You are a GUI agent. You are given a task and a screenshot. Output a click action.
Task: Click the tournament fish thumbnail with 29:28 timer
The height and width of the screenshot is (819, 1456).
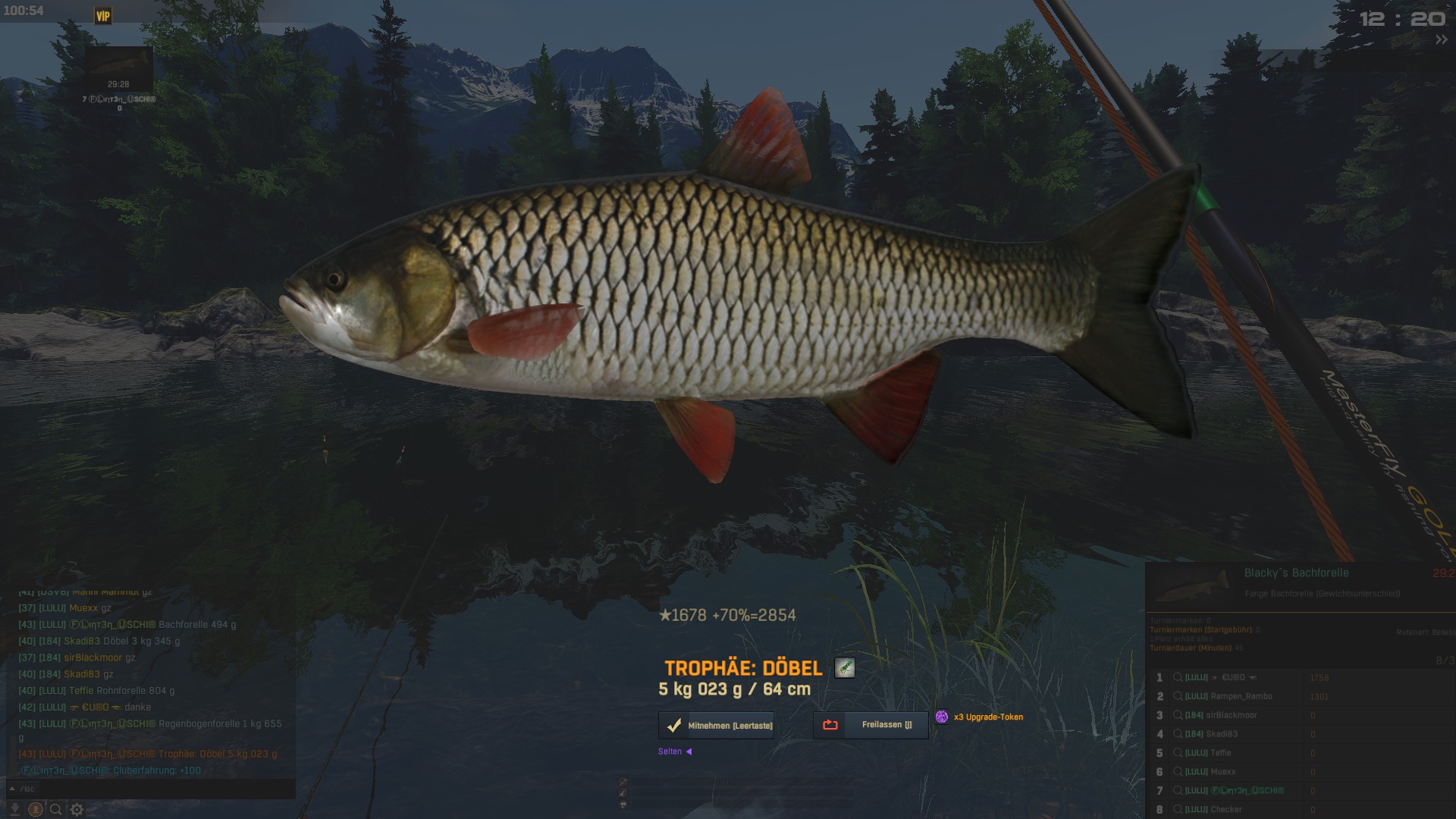point(118,68)
